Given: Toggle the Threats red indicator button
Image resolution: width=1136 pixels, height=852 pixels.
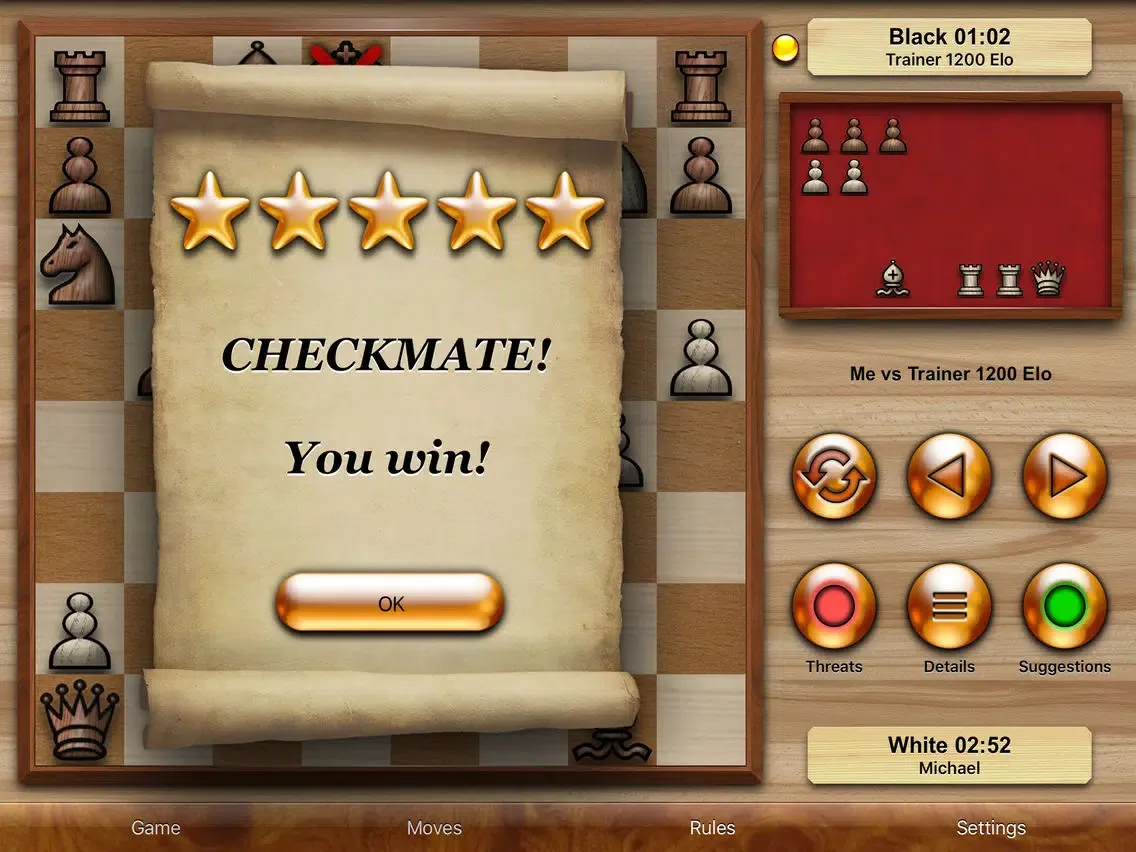Looking at the screenshot, I should click(834, 606).
